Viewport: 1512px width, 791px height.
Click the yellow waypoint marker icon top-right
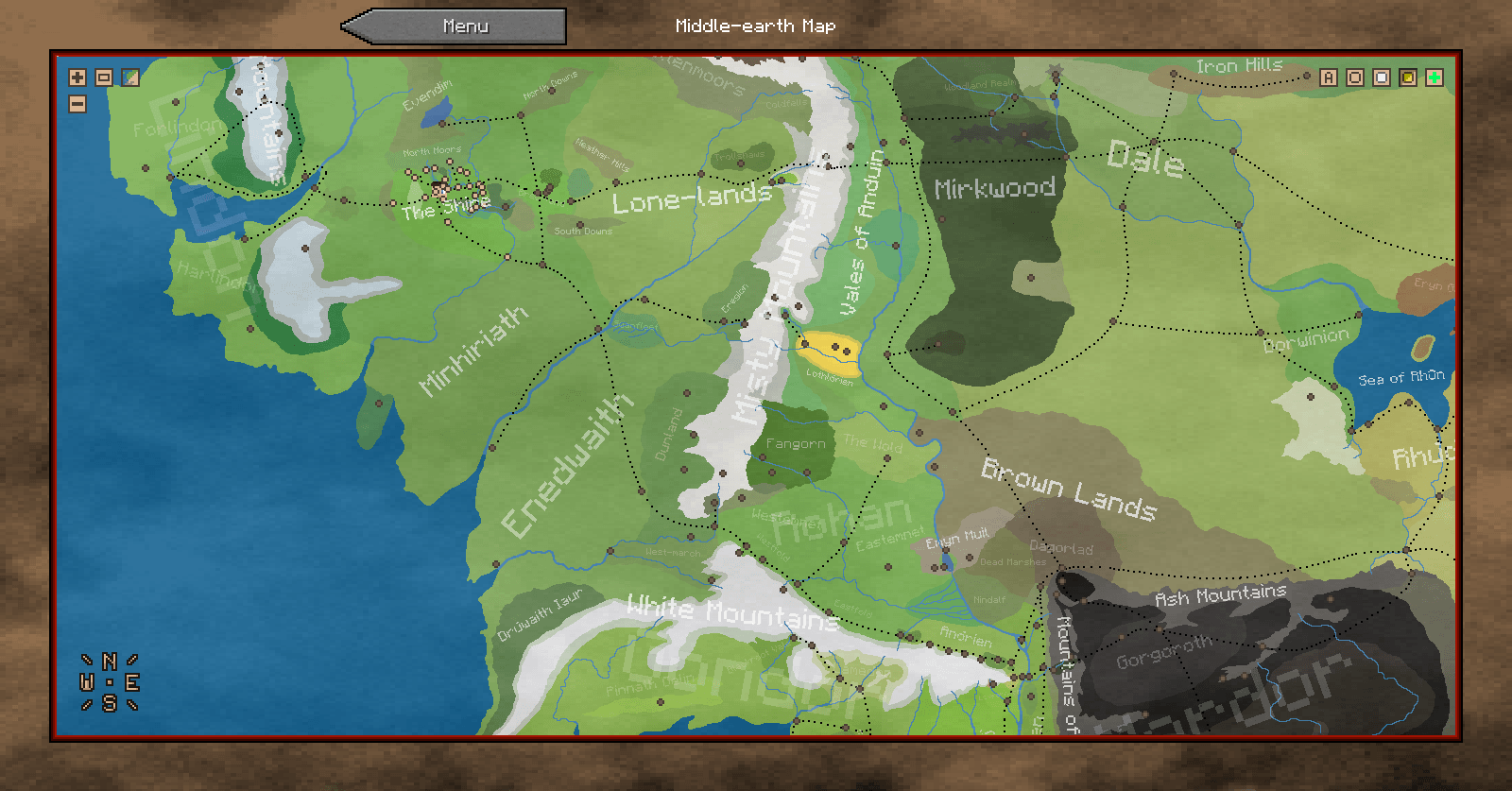click(x=1406, y=77)
